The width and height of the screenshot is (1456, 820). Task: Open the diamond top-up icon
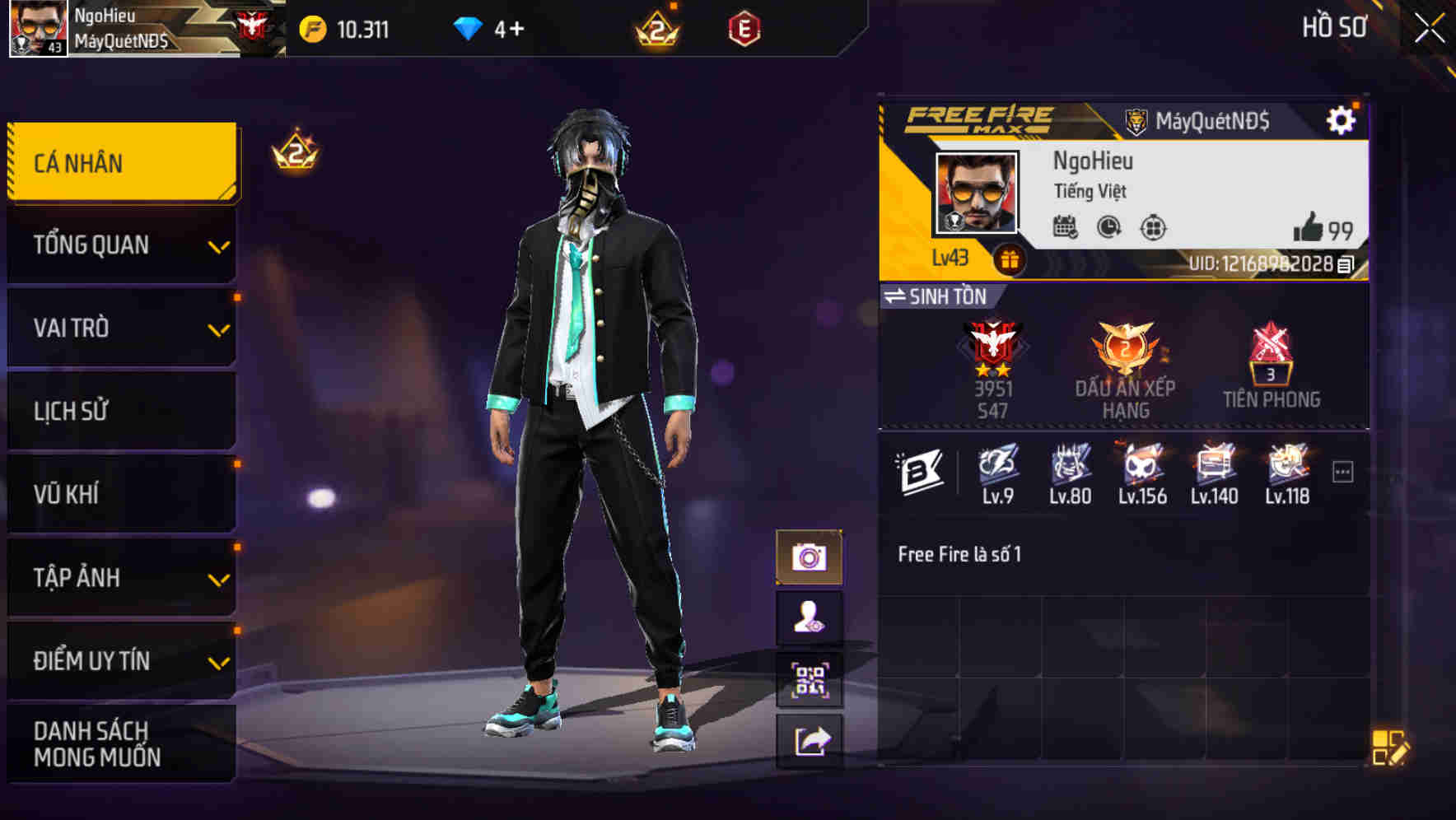[x=469, y=26]
